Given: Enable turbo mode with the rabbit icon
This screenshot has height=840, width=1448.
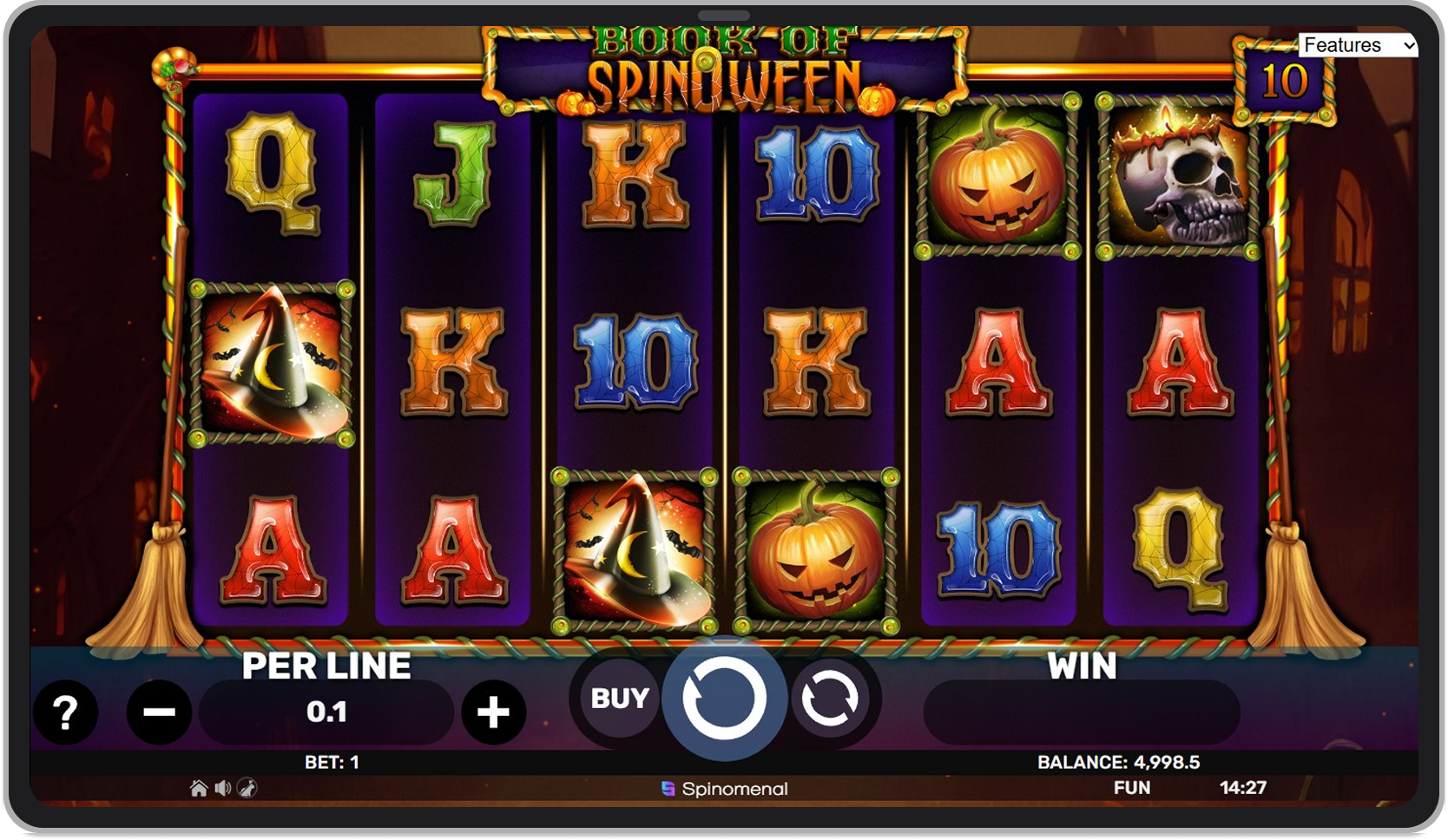Looking at the screenshot, I should pos(247,789).
